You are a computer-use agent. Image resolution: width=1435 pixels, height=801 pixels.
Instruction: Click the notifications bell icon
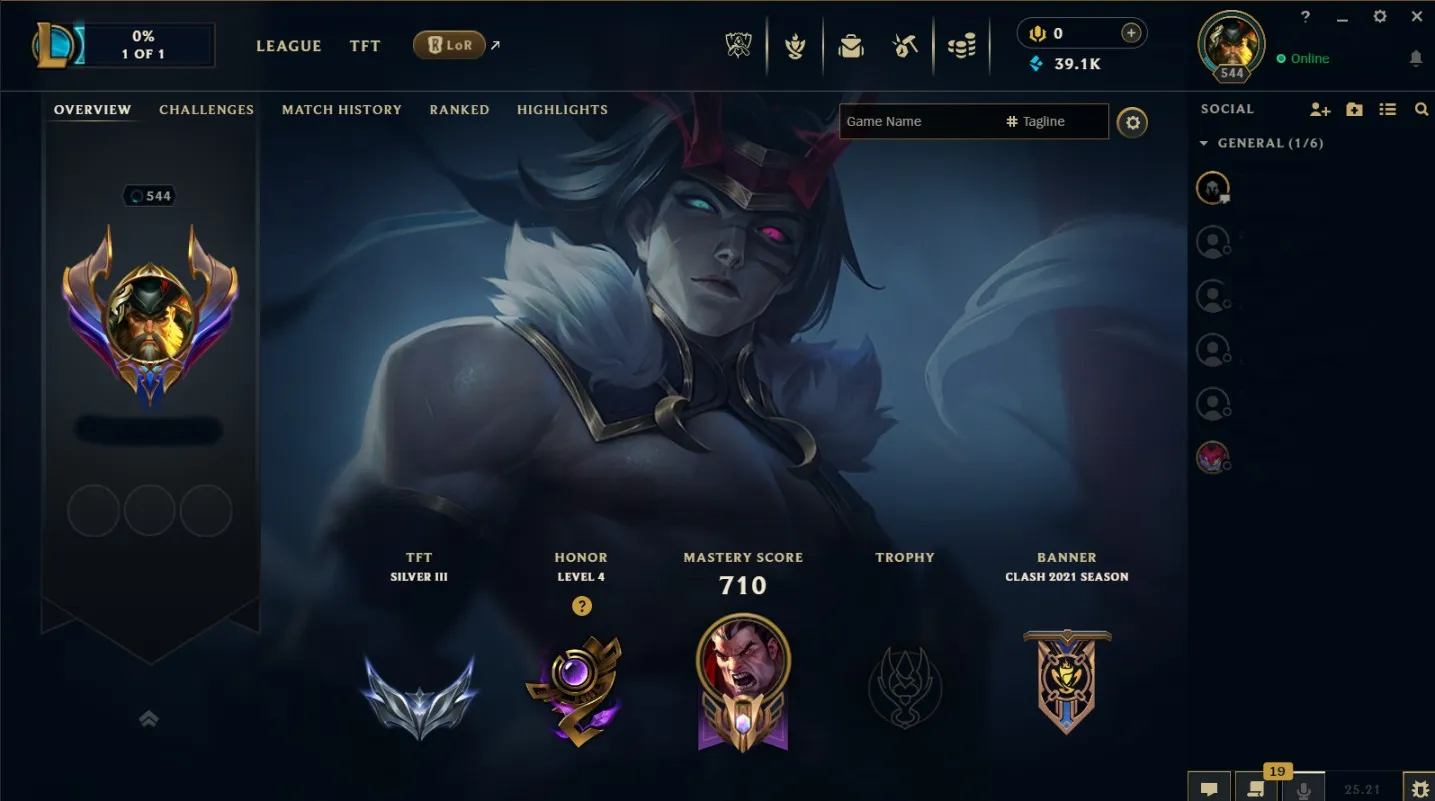tap(1417, 60)
